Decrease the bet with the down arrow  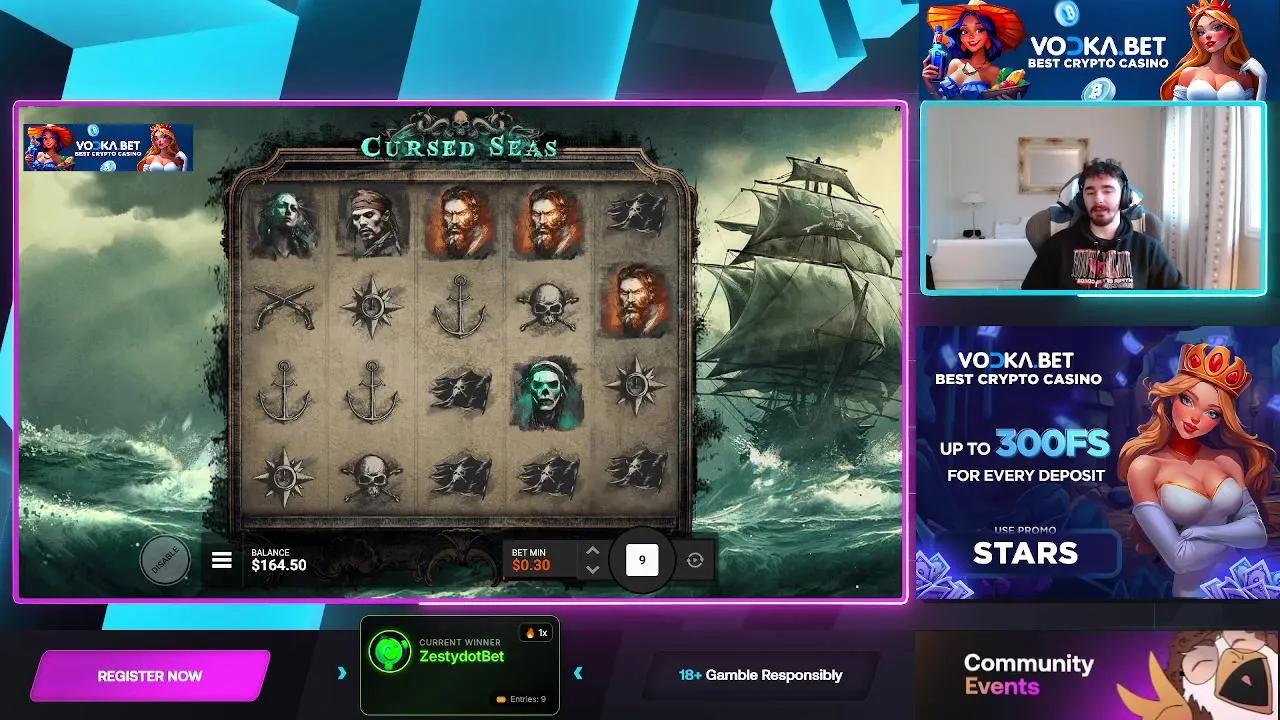(x=593, y=571)
